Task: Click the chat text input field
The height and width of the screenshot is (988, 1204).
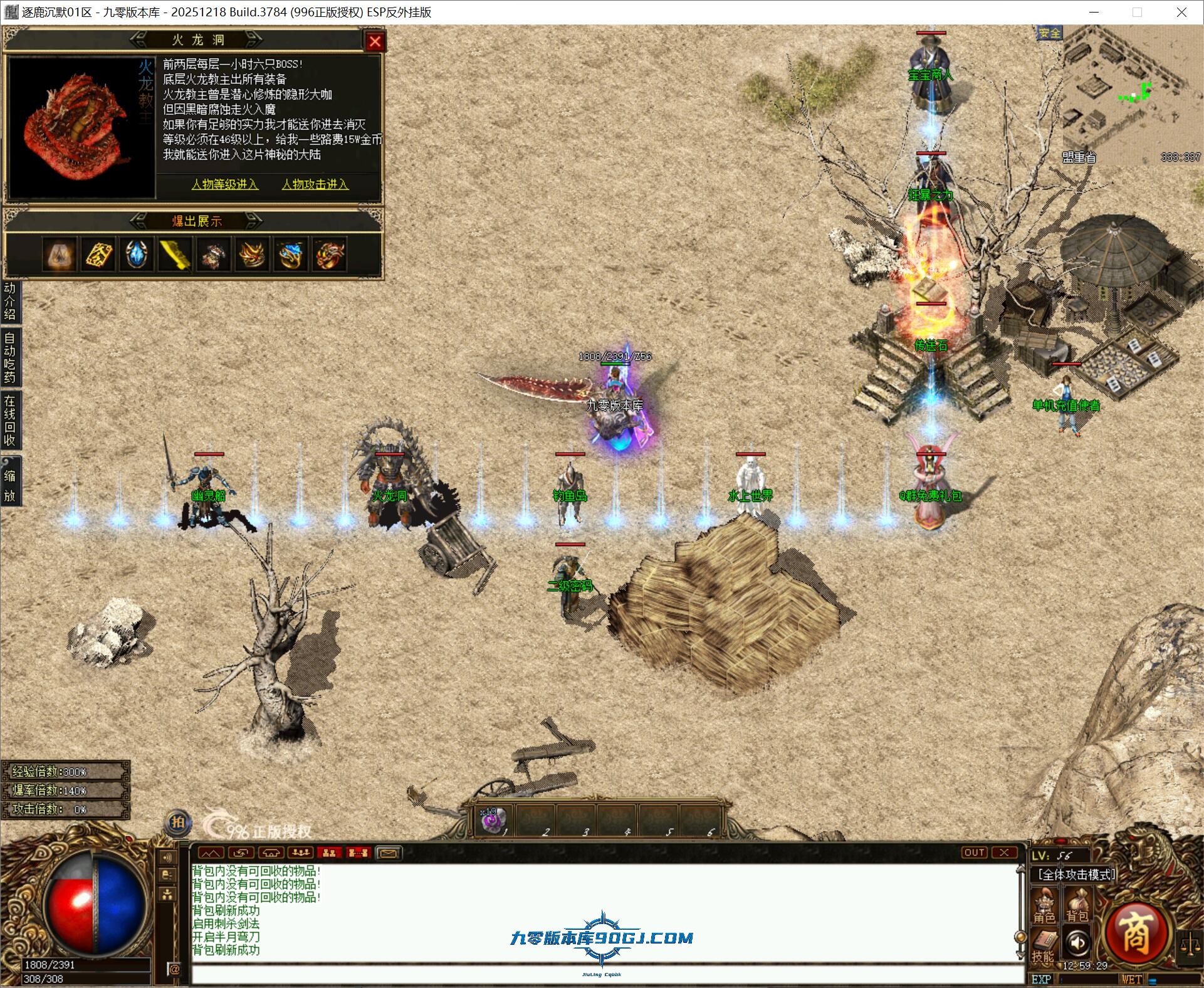Action: (x=602, y=974)
